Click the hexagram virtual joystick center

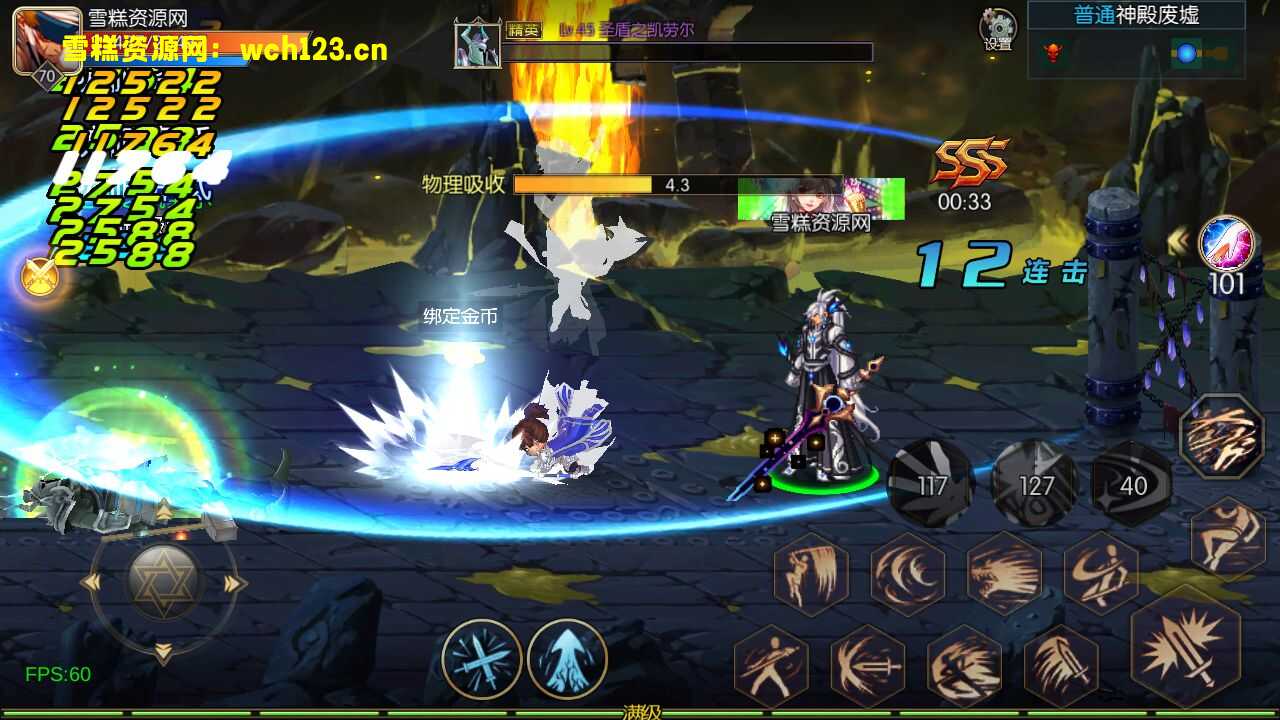tap(164, 582)
